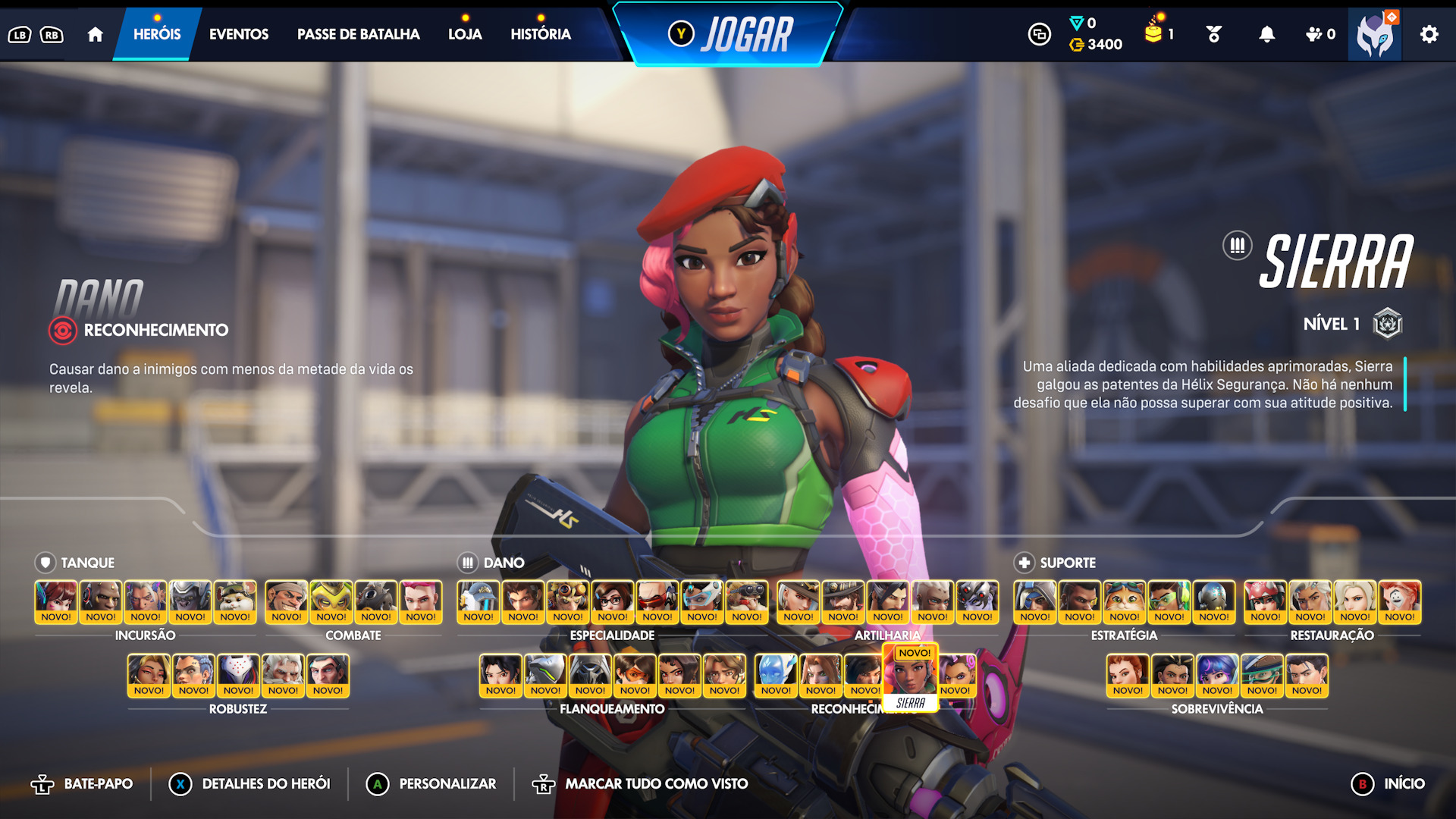This screenshot has height=819, width=1456.
Task: Open the Eventos tab
Action: pos(238,34)
